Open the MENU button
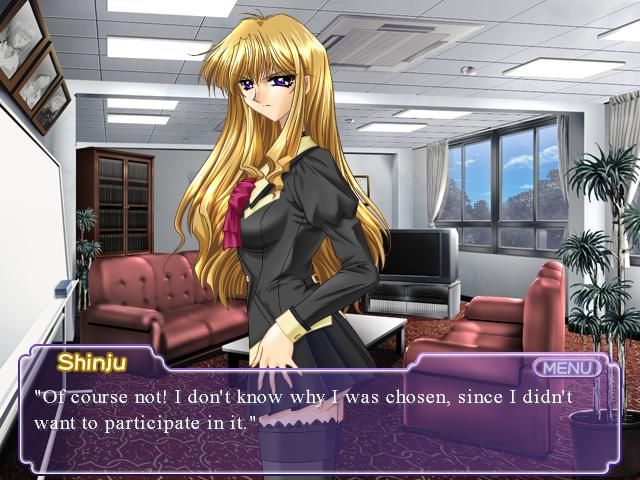The image size is (640, 480). [567, 367]
